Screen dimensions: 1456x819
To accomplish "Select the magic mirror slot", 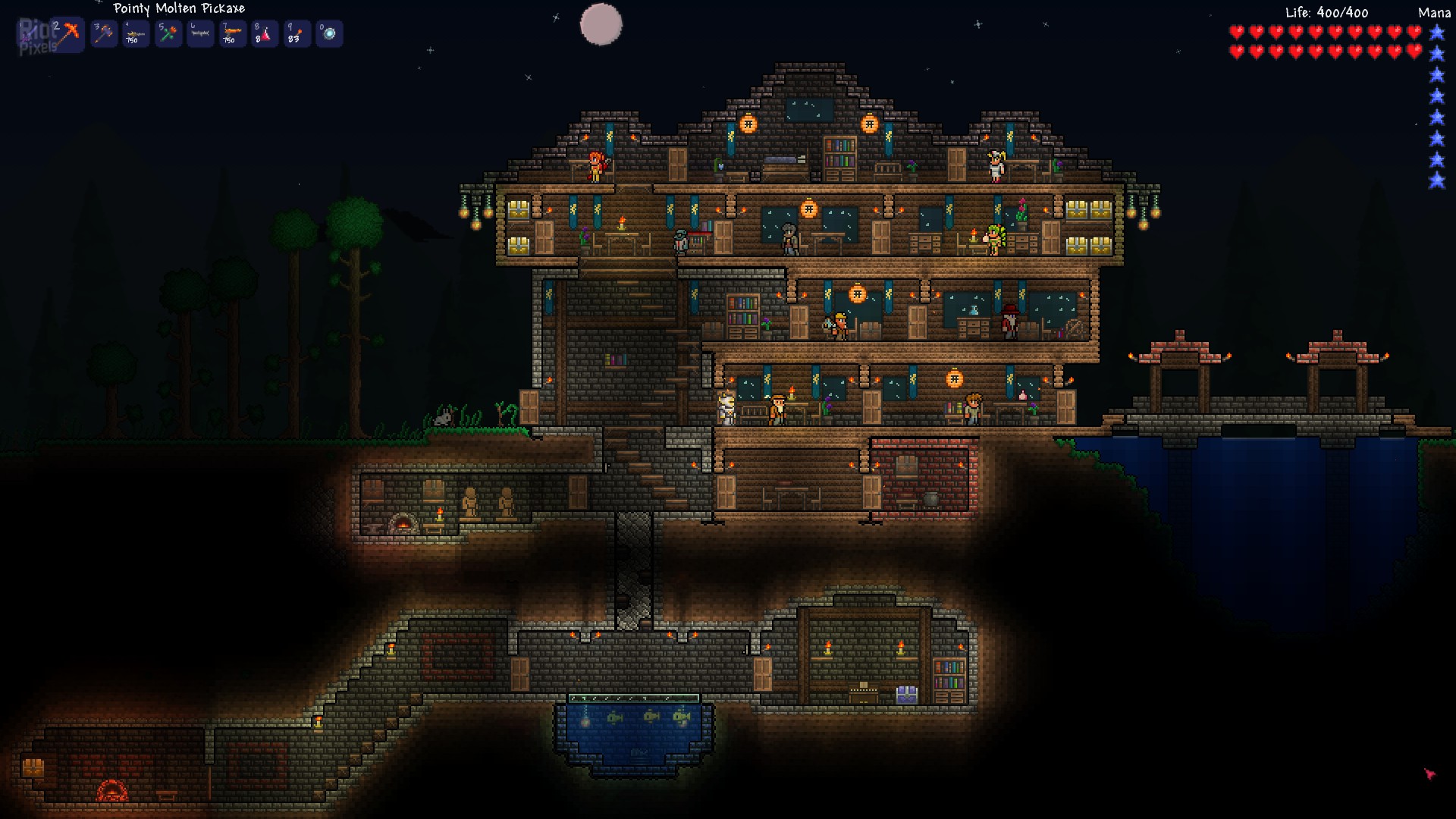I will 329,33.
